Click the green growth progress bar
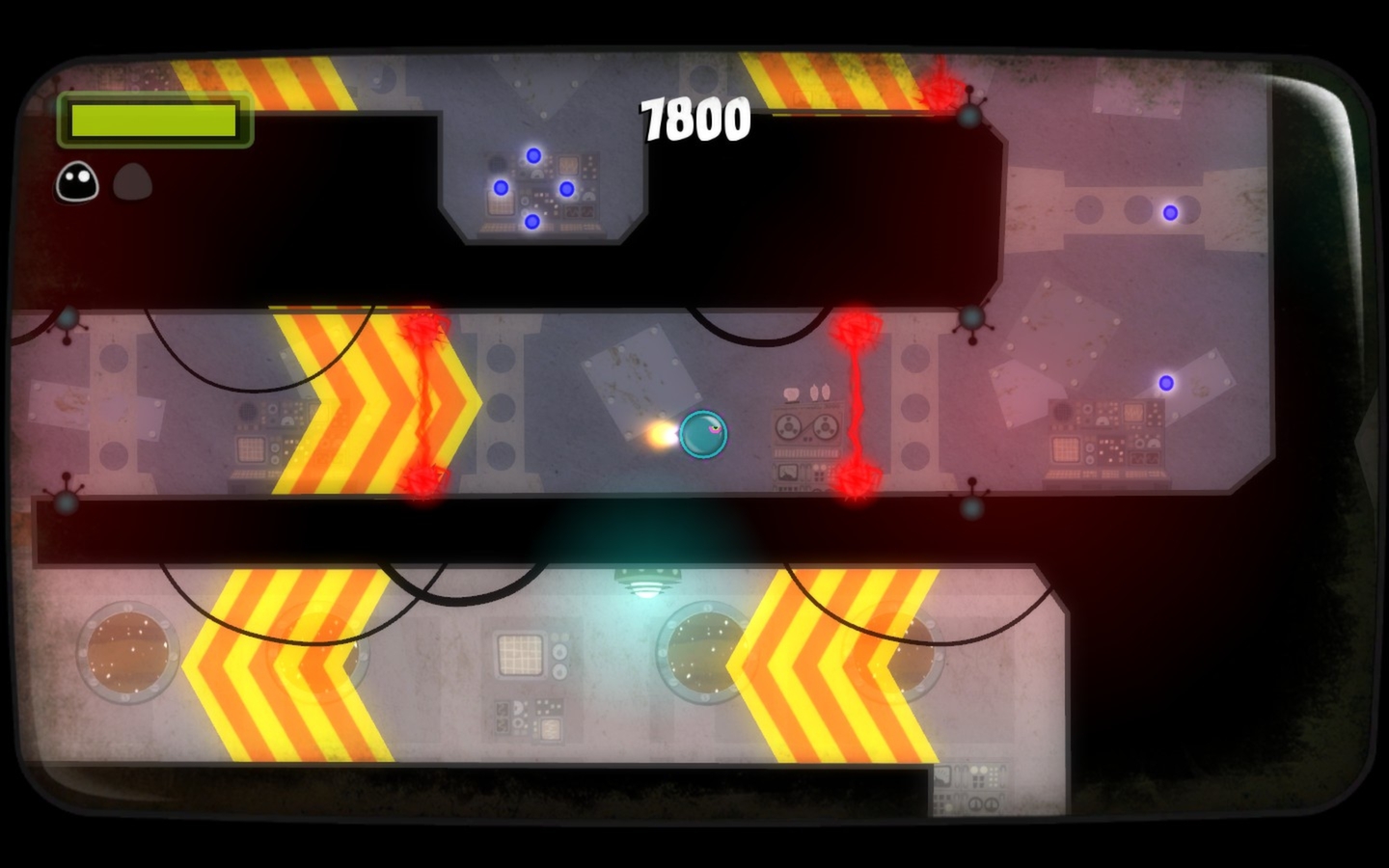Image resolution: width=1389 pixels, height=868 pixels. [x=154, y=120]
